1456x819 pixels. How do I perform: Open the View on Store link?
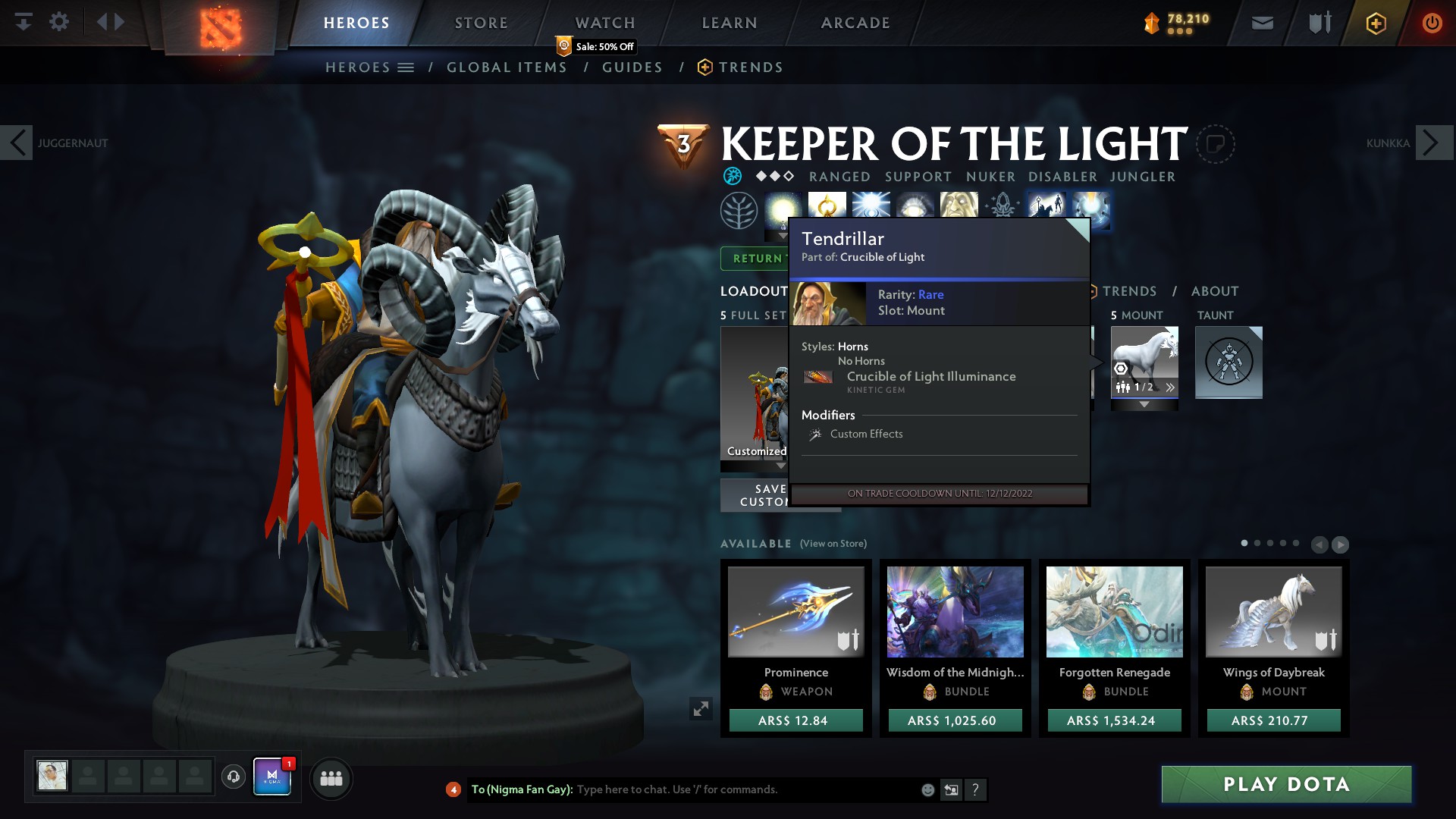coord(833,544)
